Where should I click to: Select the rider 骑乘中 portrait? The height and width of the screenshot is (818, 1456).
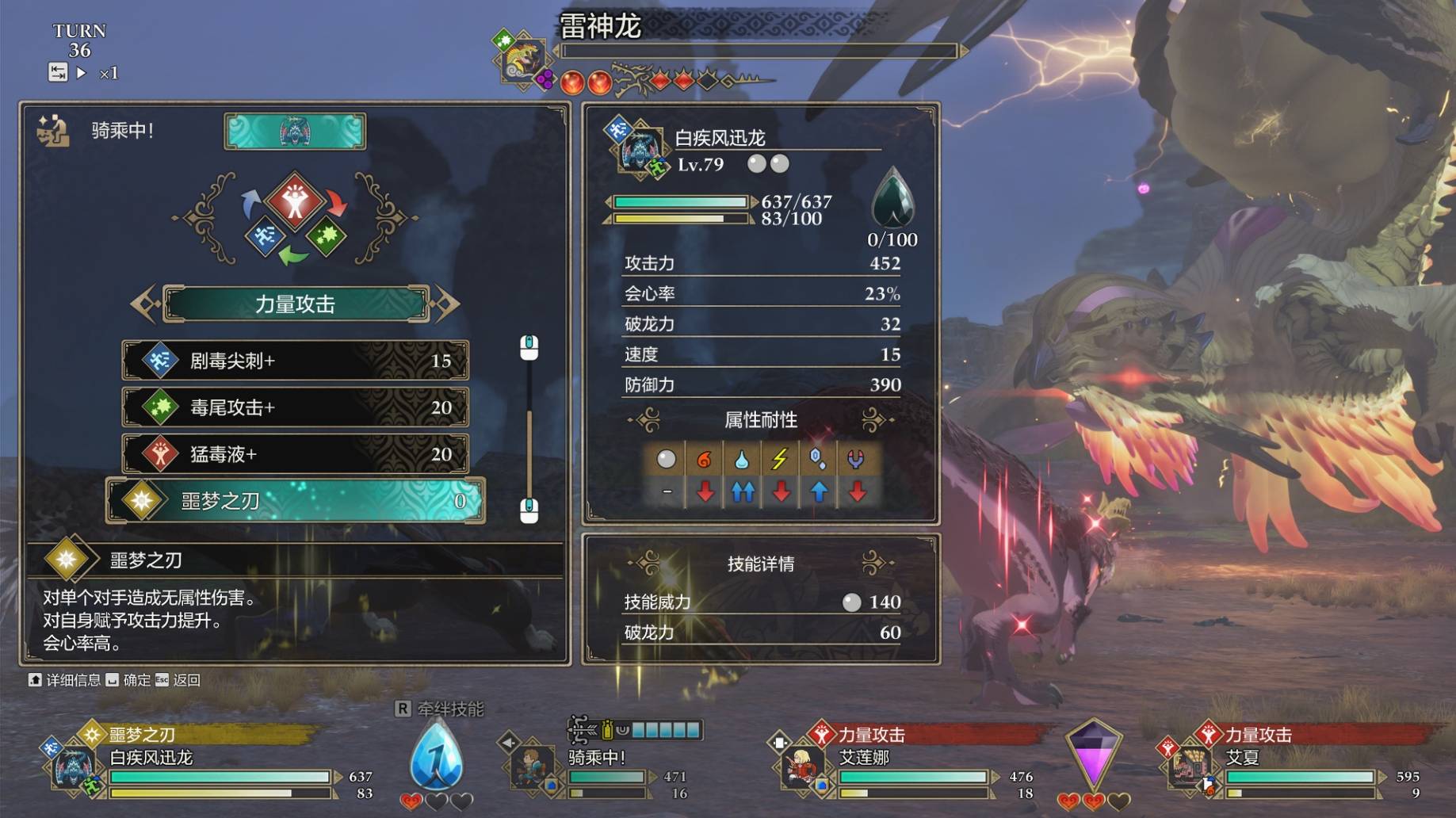(531, 766)
